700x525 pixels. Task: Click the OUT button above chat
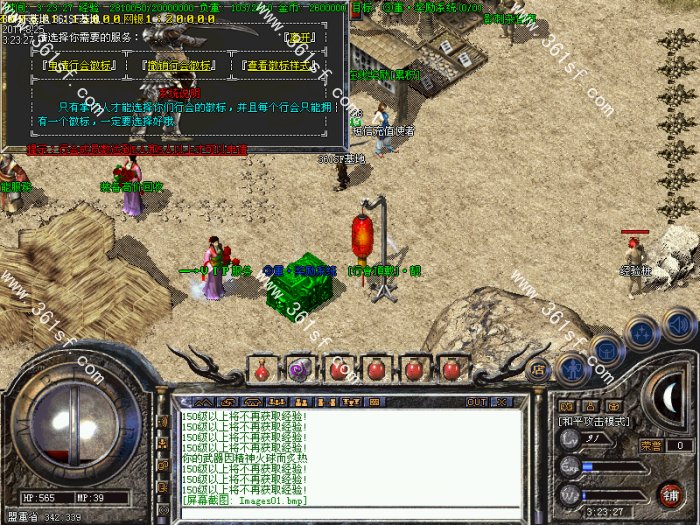476,401
